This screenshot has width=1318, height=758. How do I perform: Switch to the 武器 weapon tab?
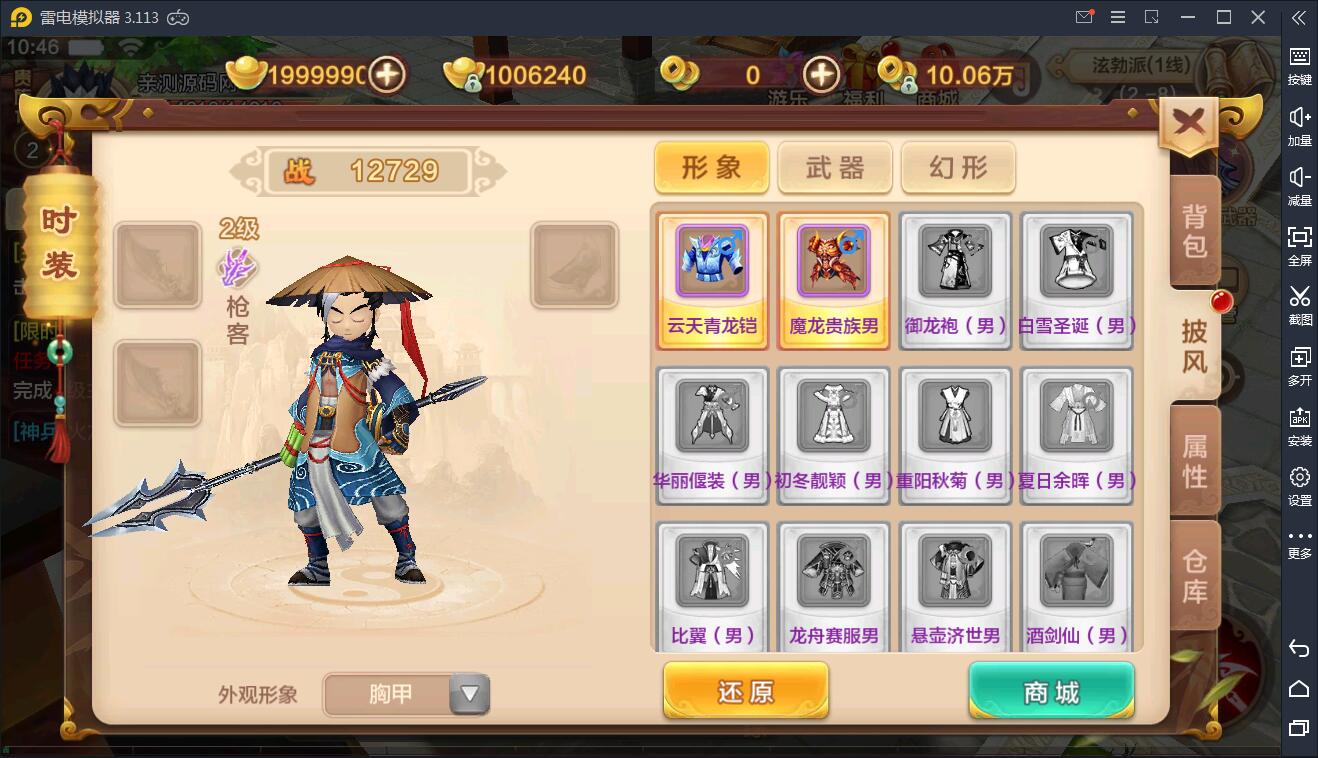click(835, 167)
